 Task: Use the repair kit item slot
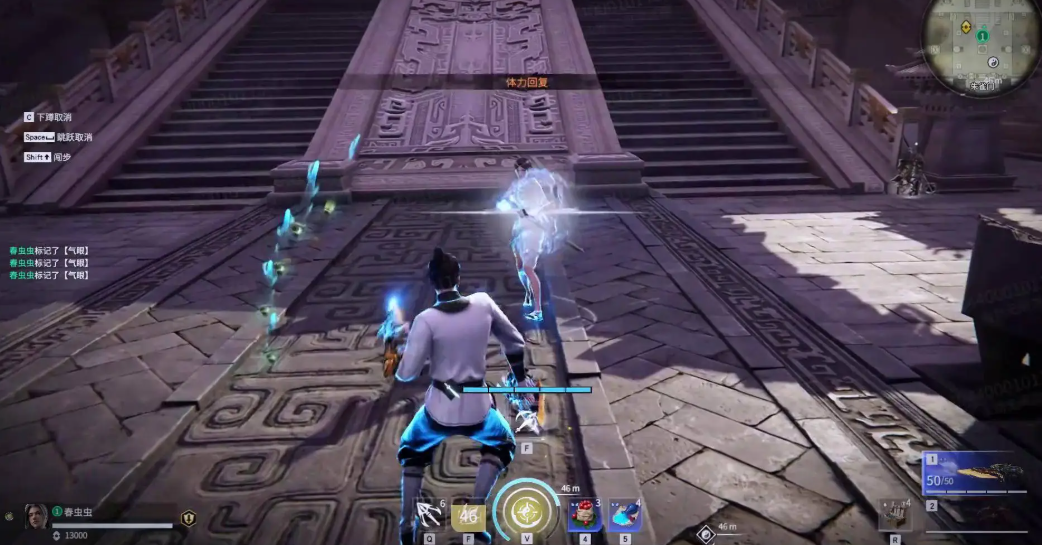pos(893,515)
